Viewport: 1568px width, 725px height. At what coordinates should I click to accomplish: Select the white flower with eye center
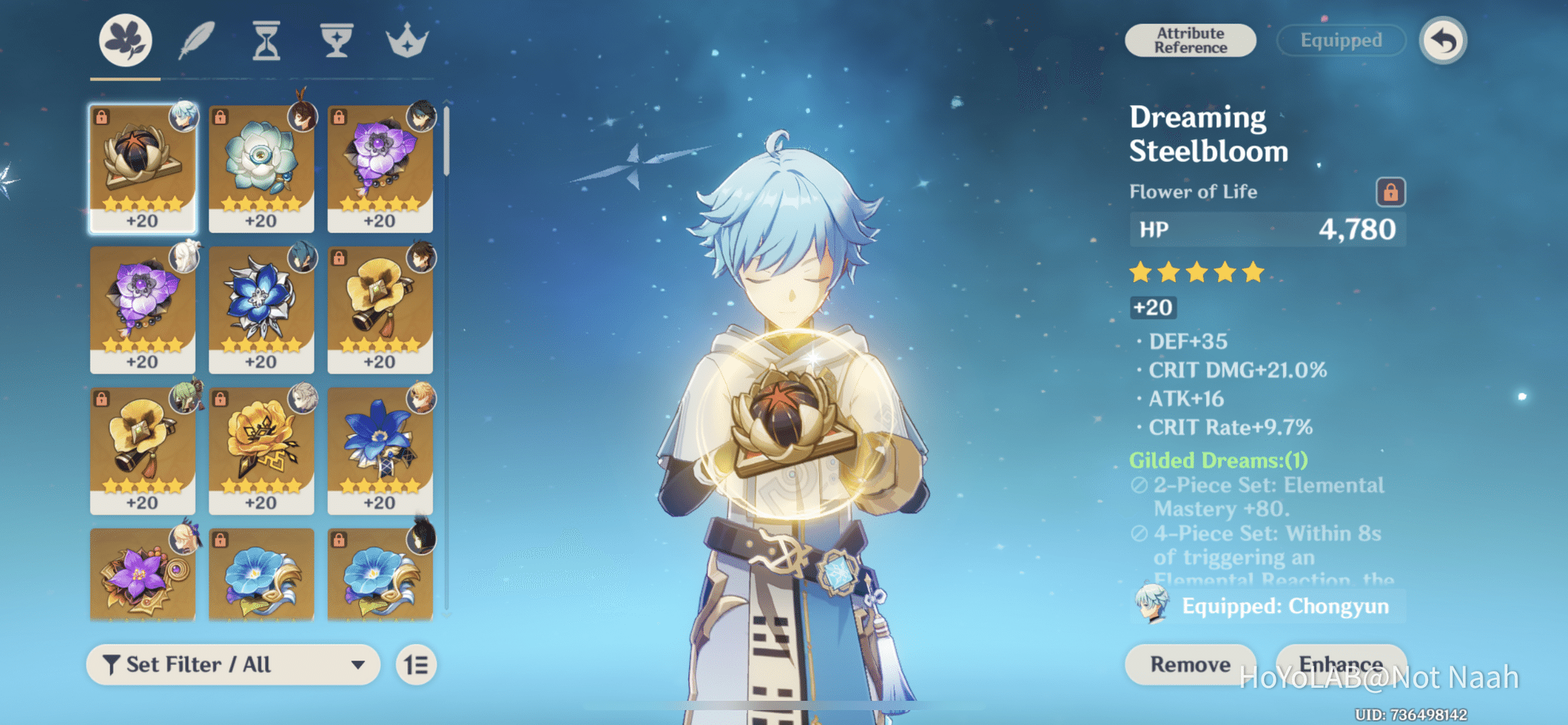click(261, 168)
